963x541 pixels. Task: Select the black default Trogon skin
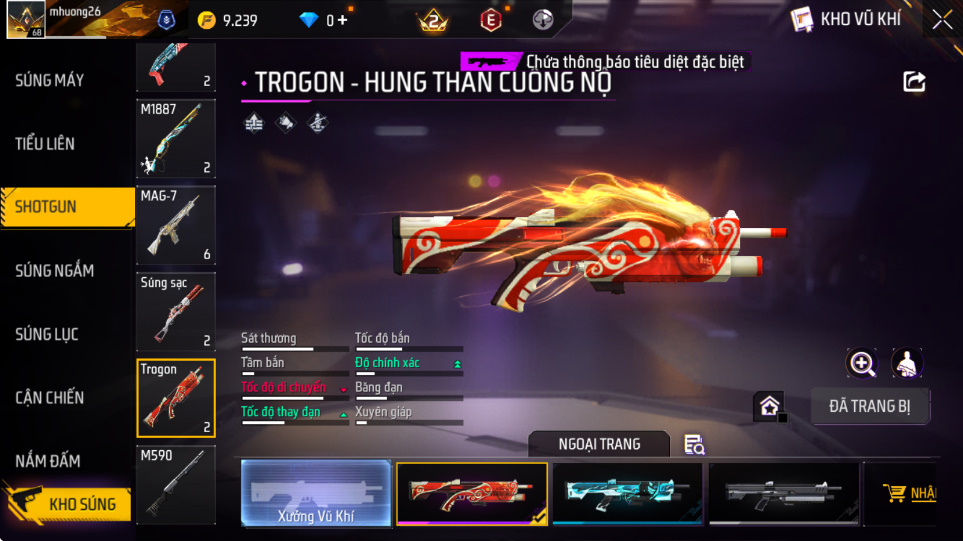click(783, 493)
